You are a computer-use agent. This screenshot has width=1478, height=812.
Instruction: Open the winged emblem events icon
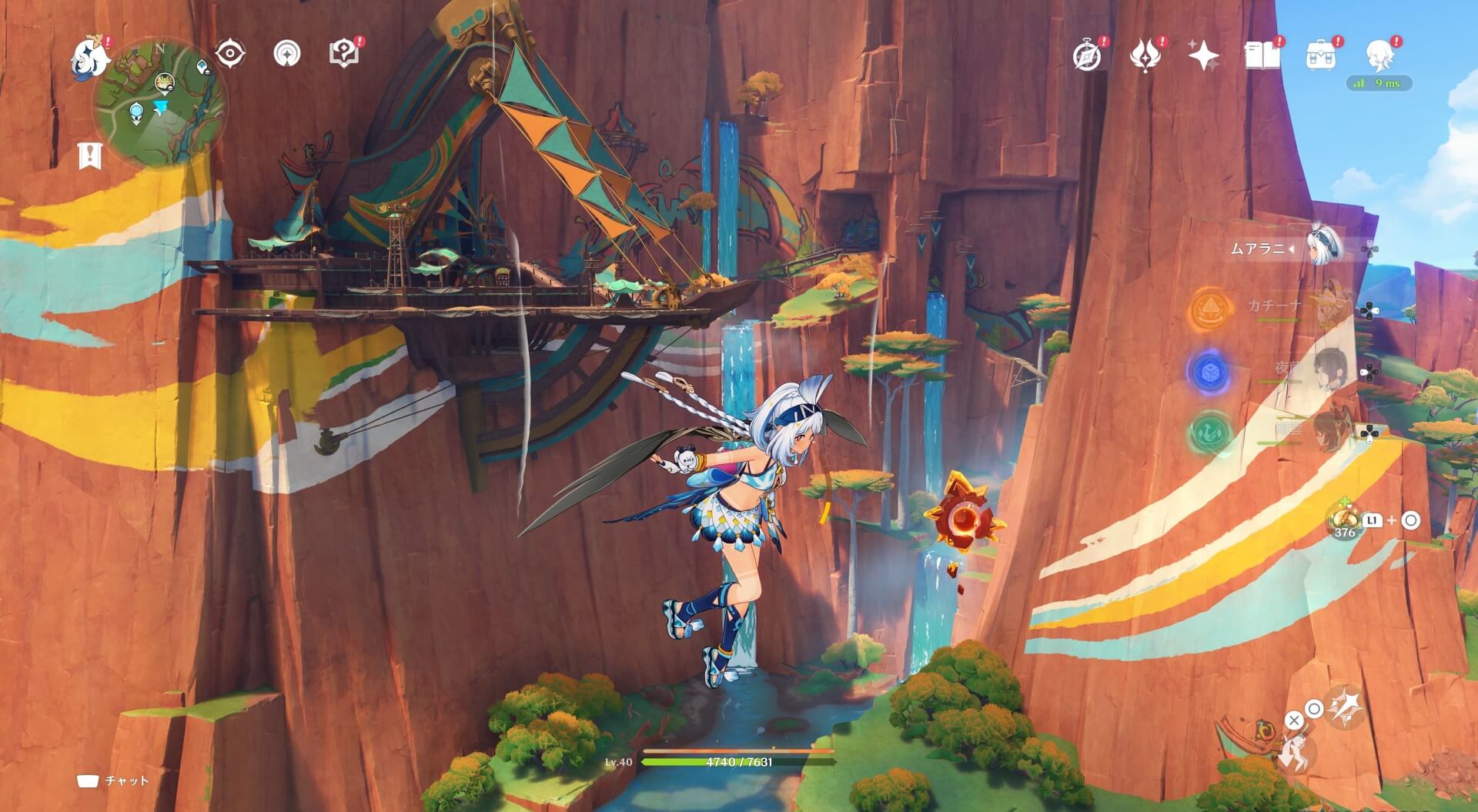click(x=1145, y=55)
